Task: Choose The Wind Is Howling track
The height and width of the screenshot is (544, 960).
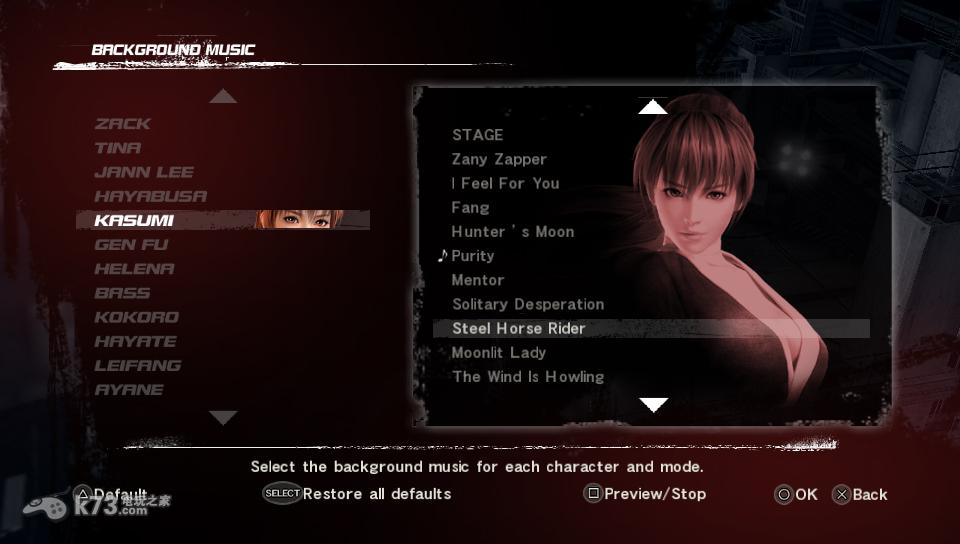Action: 528,377
